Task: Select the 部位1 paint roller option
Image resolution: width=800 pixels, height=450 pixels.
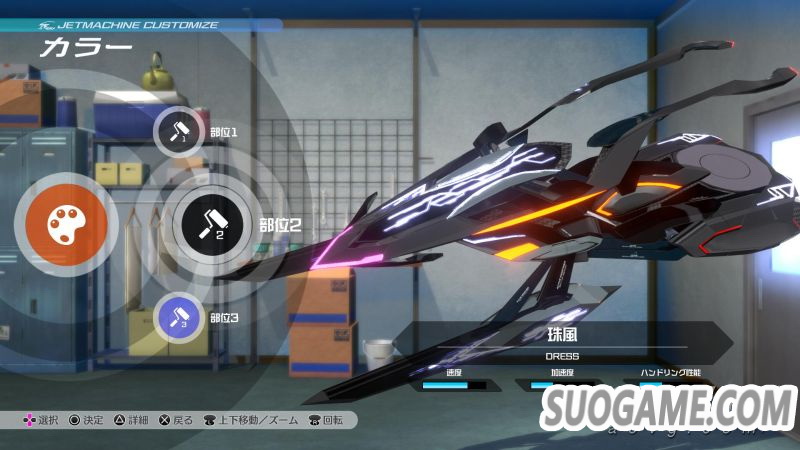Action: (180, 132)
